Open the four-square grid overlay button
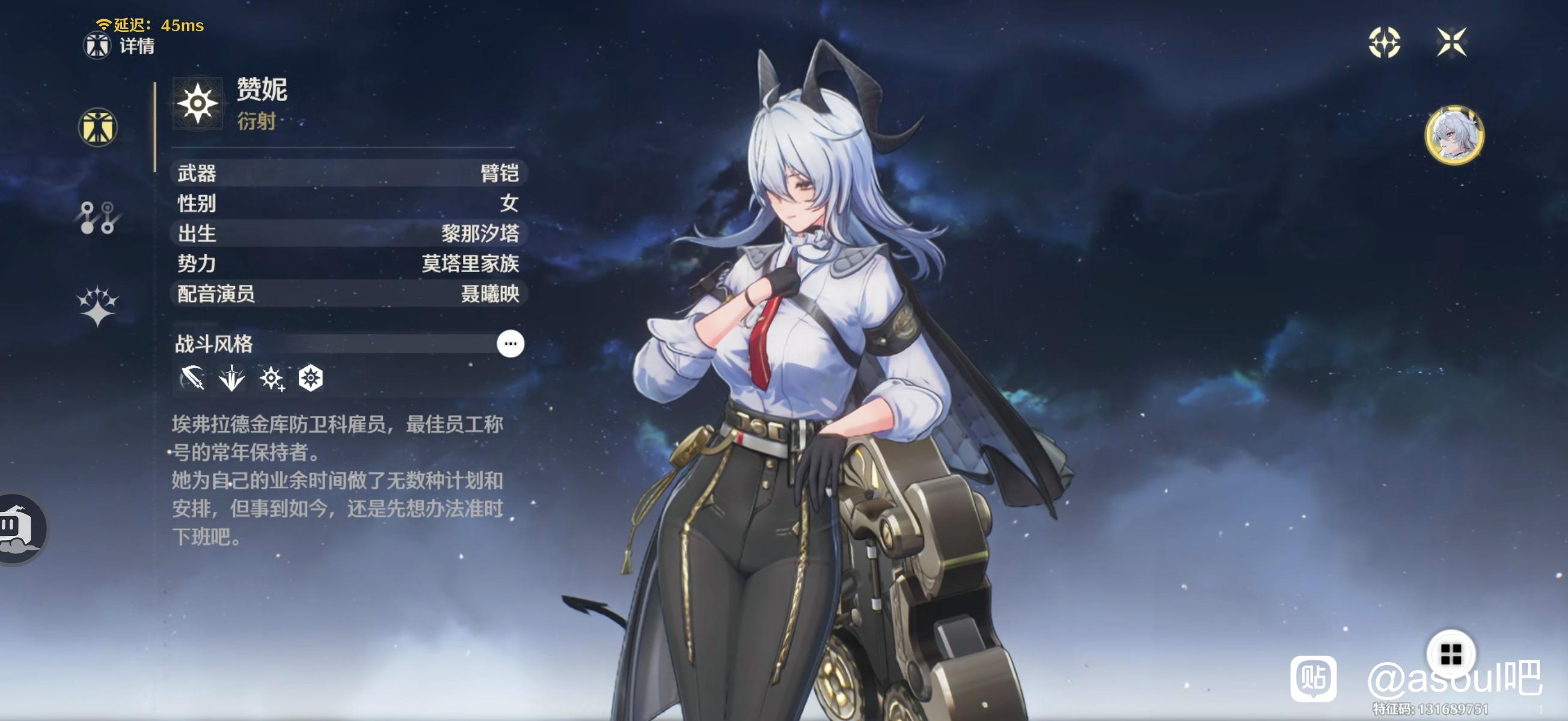Image resolution: width=1568 pixels, height=721 pixels. pos(1451,654)
